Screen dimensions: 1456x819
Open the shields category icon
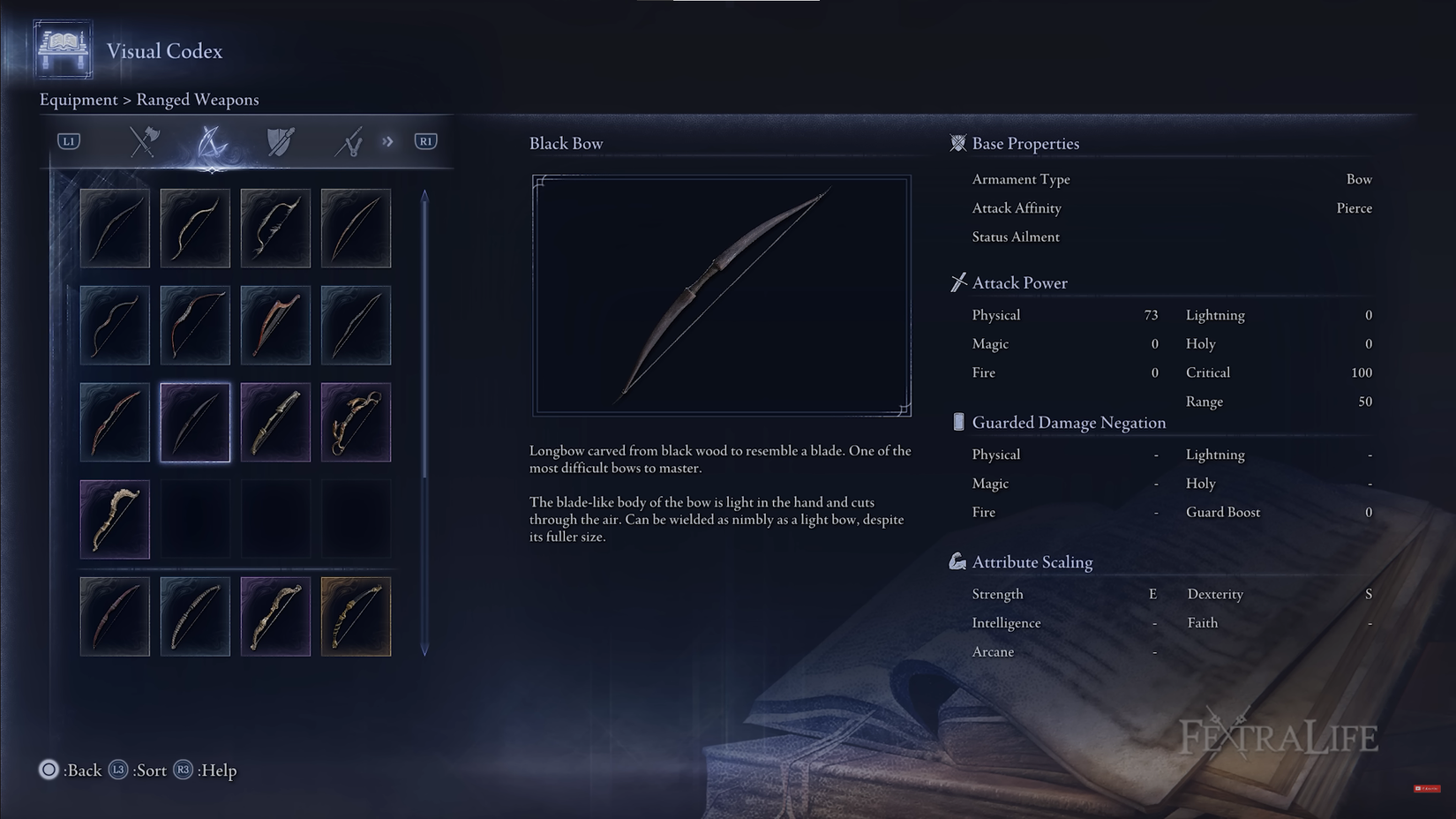point(281,140)
